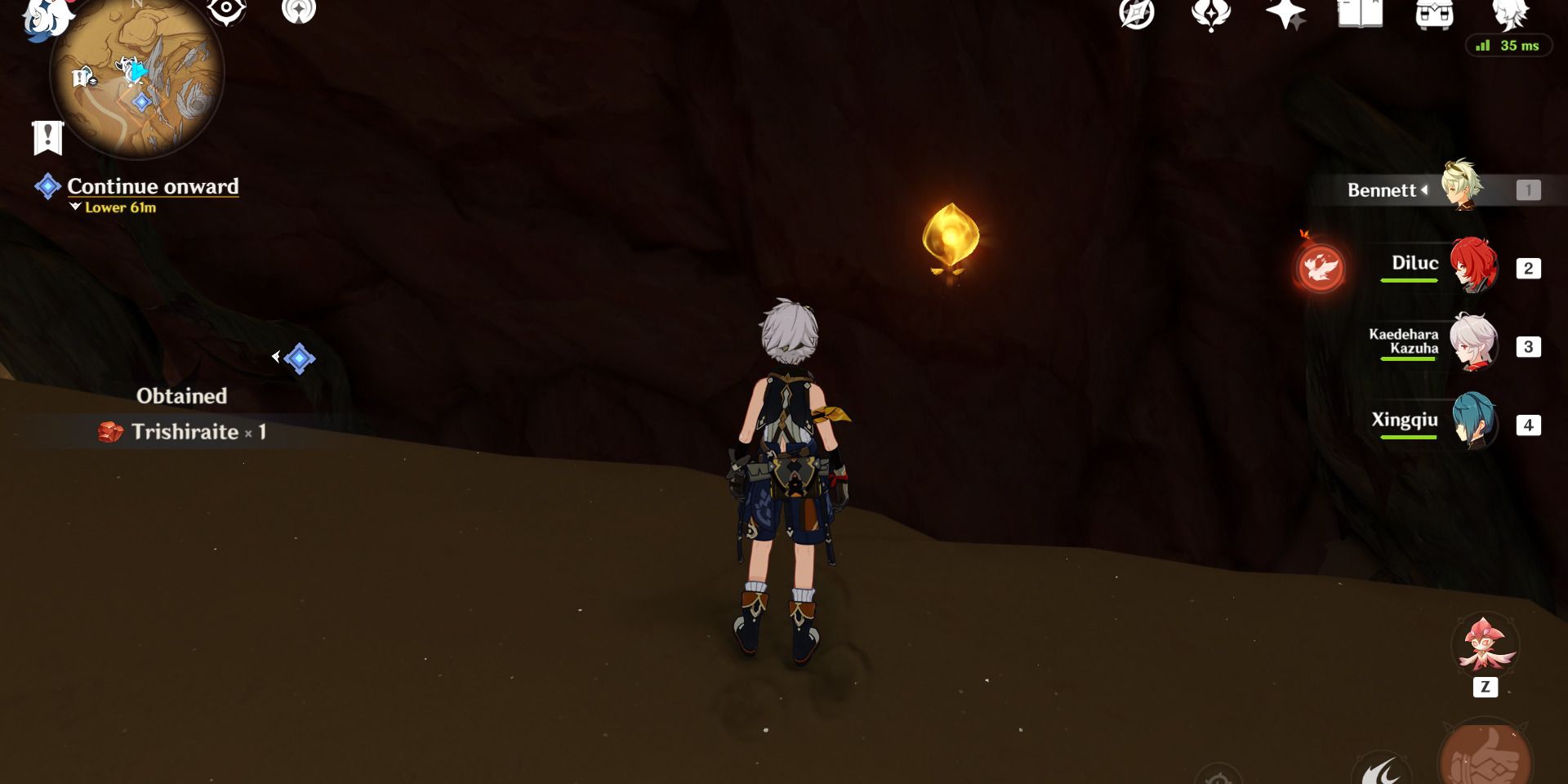The height and width of the screenshot is (784, 1568).
Task: Expand the exclamation-mark quest banner
Action: (x=47, y=137)
